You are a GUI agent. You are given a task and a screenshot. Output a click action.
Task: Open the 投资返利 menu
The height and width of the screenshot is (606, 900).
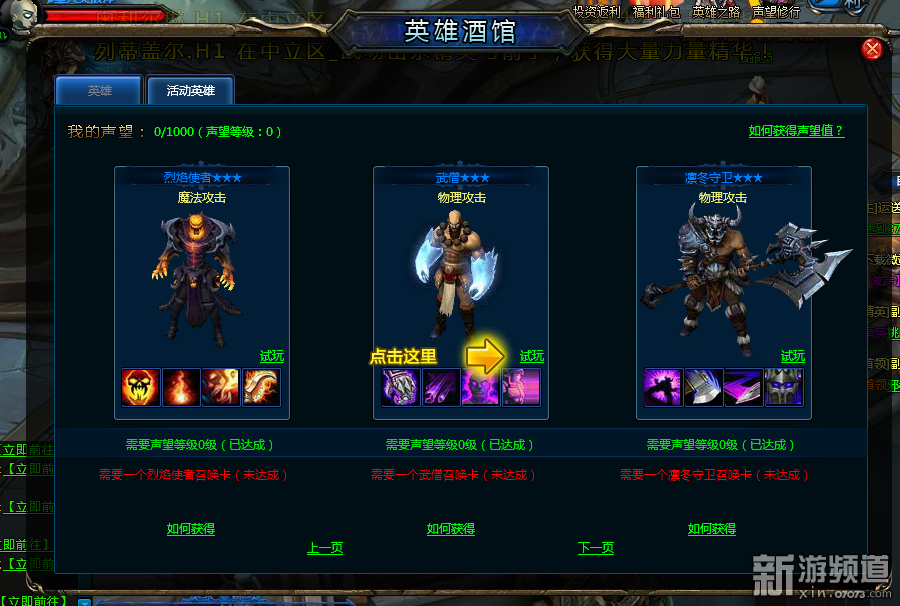(597, 12)
